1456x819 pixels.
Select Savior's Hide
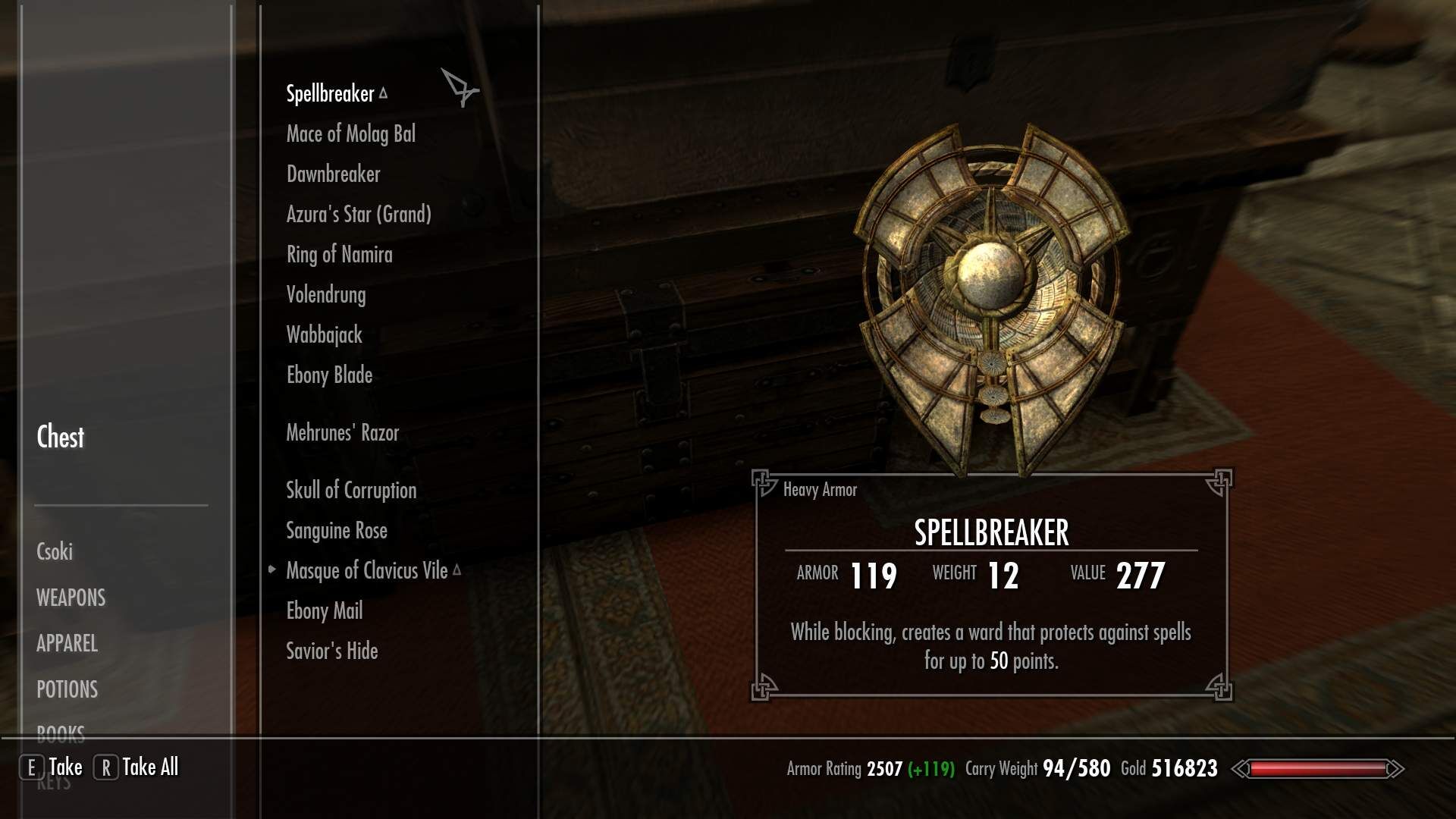coord(331,651)
